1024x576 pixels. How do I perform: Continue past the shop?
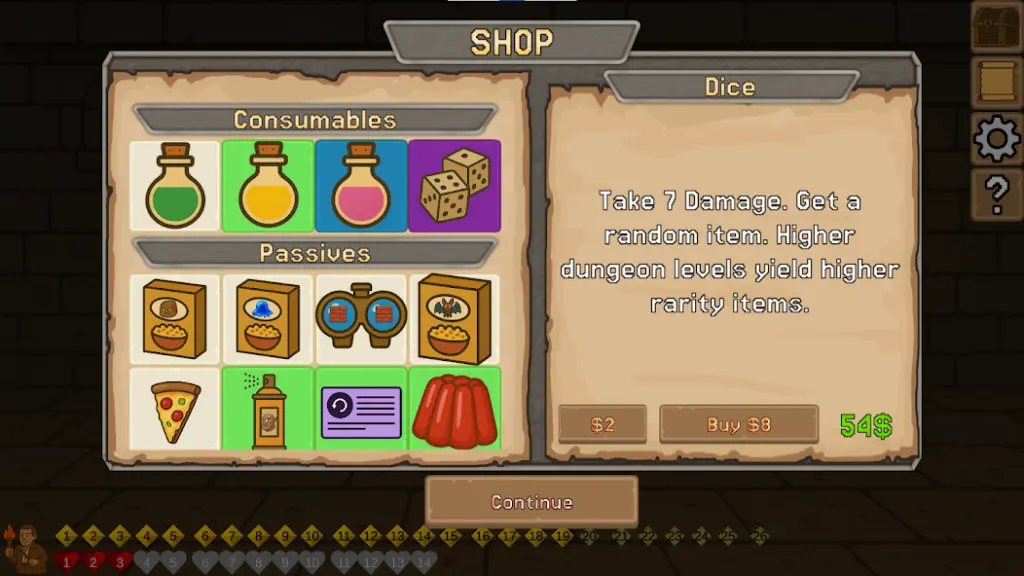[531, 502]
